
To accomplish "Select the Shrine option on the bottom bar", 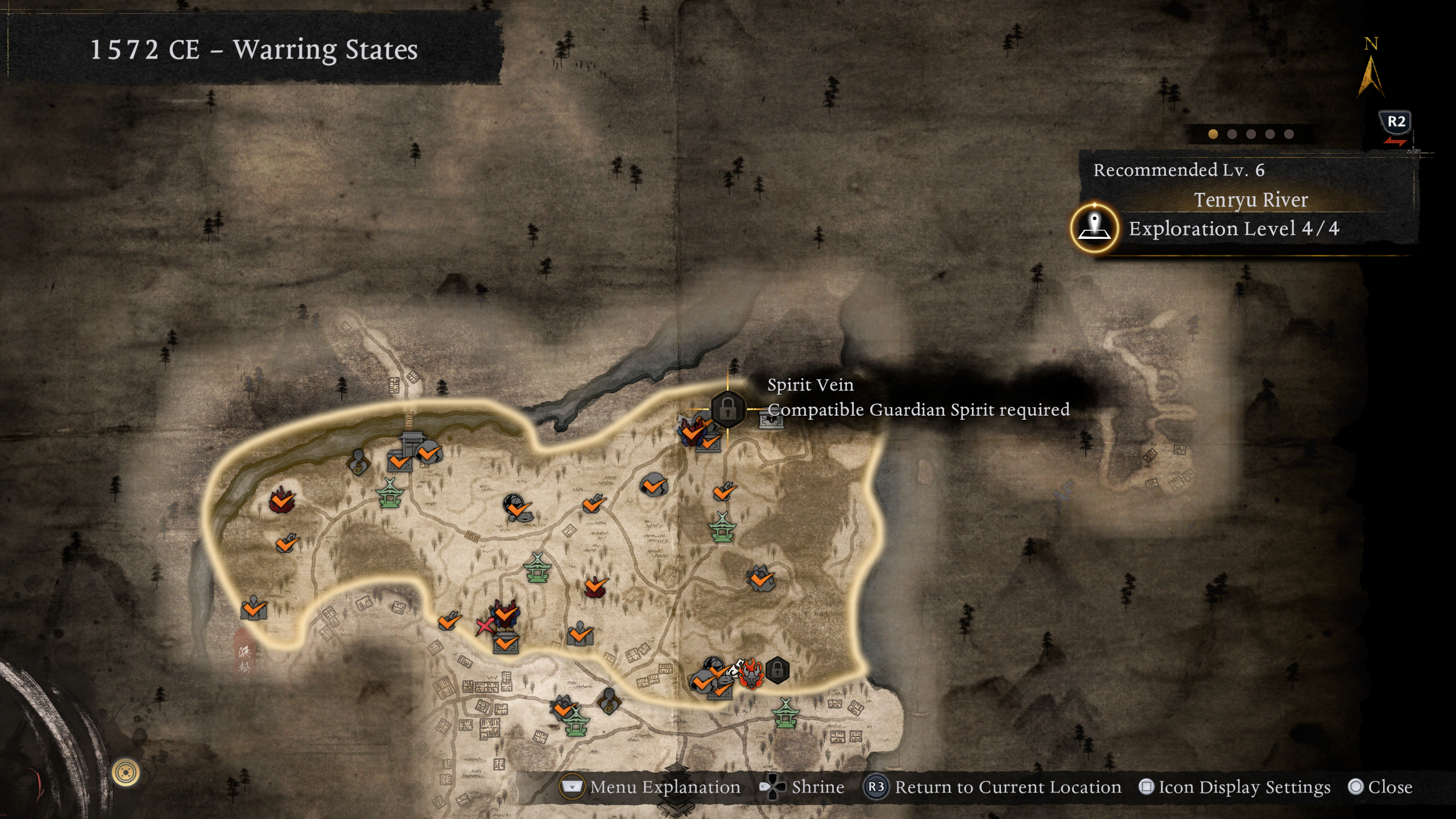I will [803, 787].
